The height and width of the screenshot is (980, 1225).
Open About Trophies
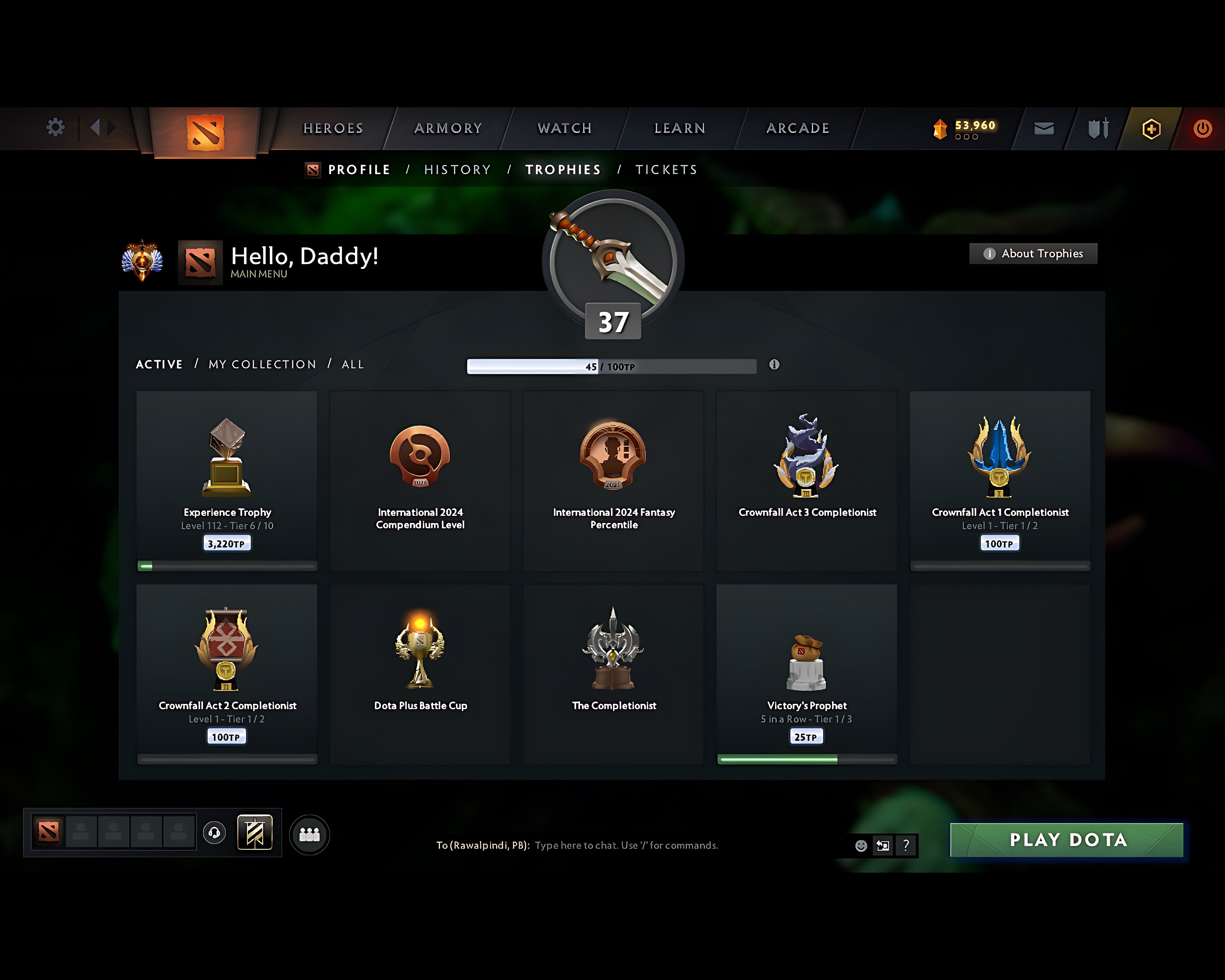coord(1032,253)
